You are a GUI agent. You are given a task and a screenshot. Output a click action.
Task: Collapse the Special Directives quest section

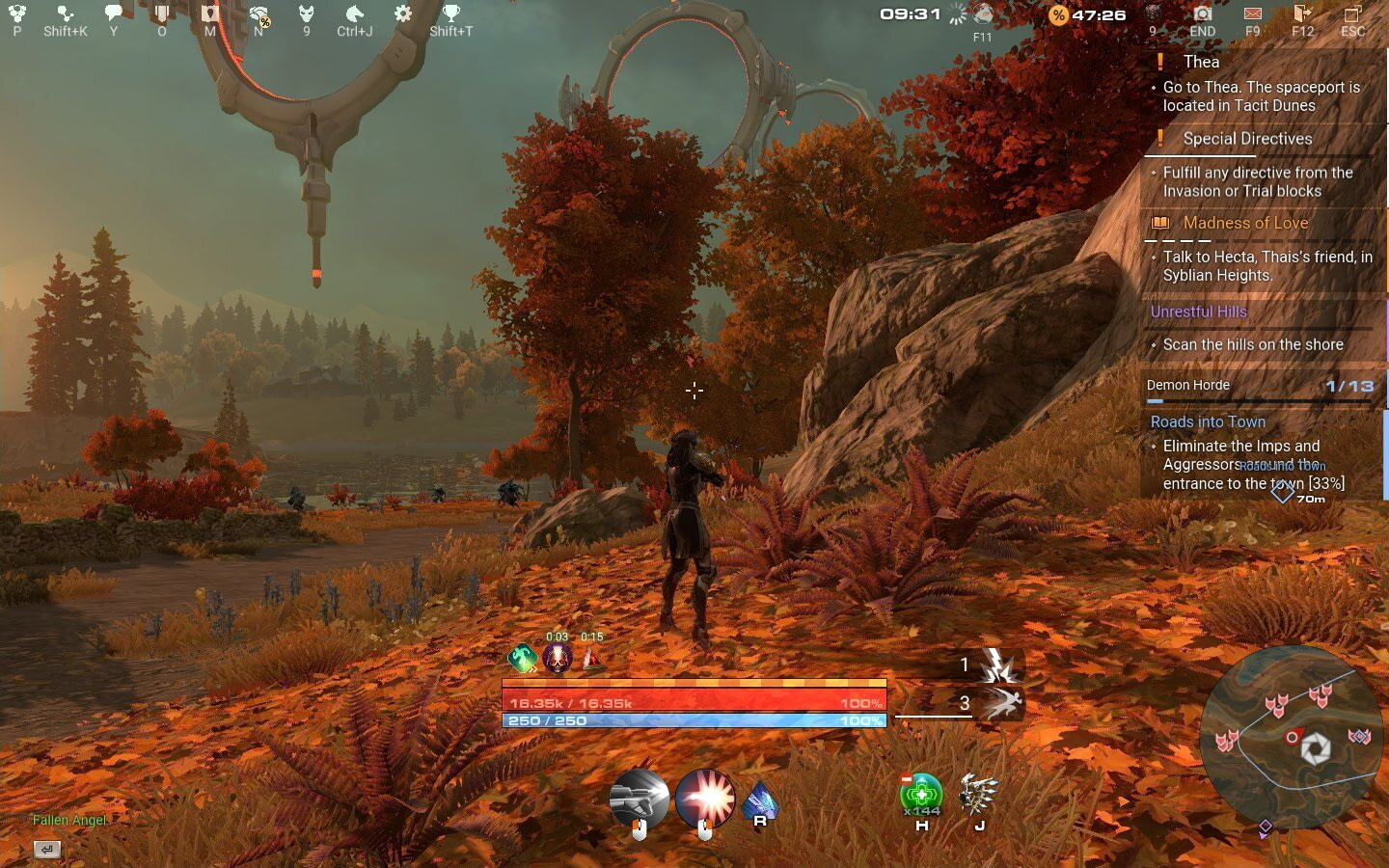point(1248,139)
